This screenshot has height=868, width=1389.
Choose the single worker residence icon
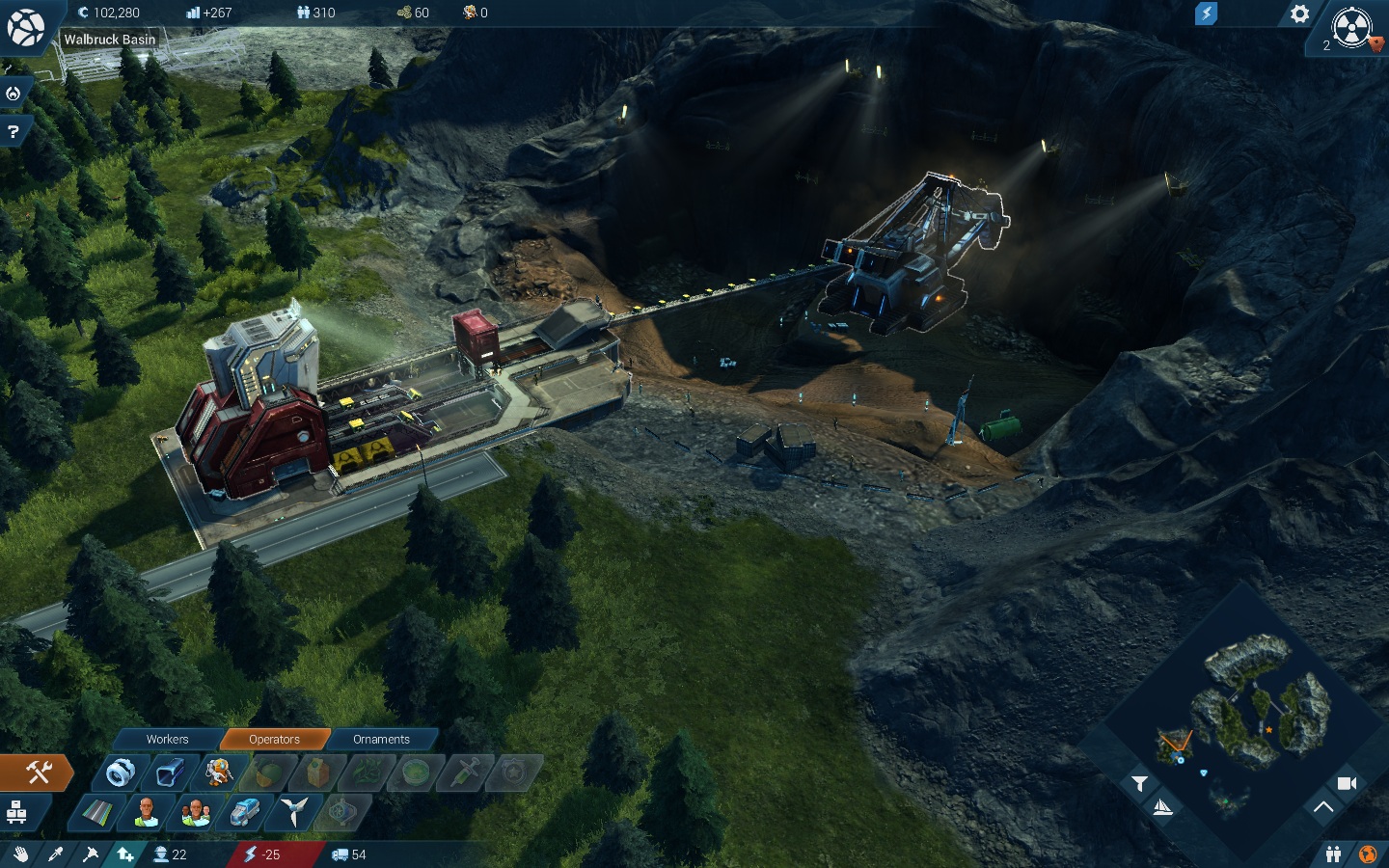[146, 812]
